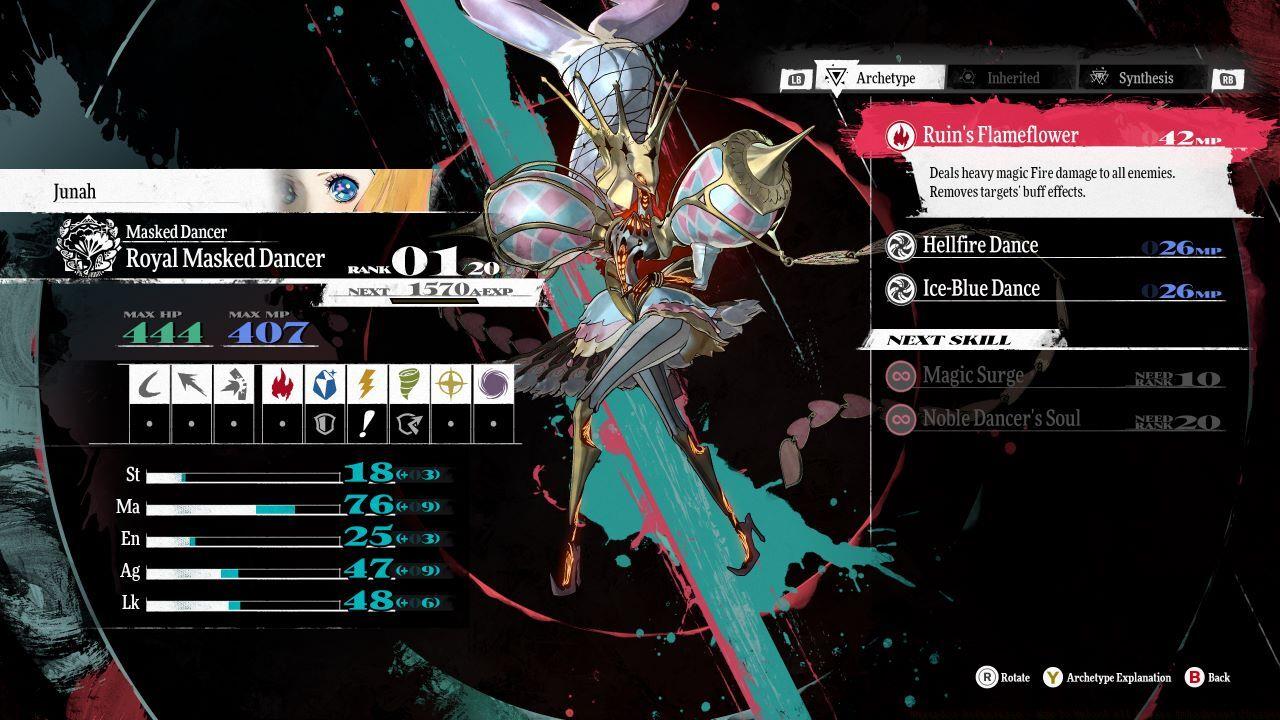Select the yellow Electric affinity icon

pyautogui.click(x=365, y=386)
